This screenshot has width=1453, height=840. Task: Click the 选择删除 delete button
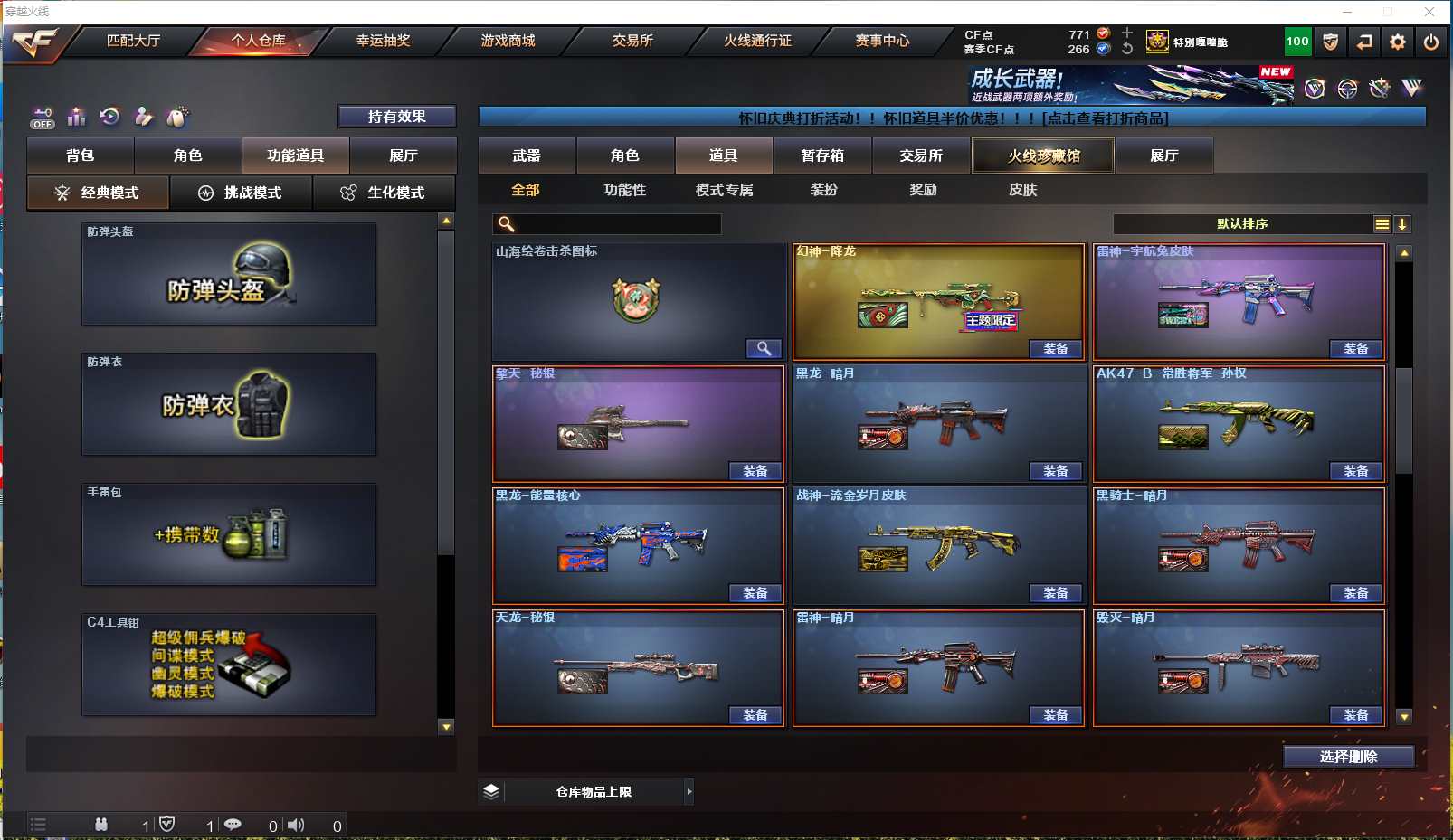click(x=1348, y=757)
